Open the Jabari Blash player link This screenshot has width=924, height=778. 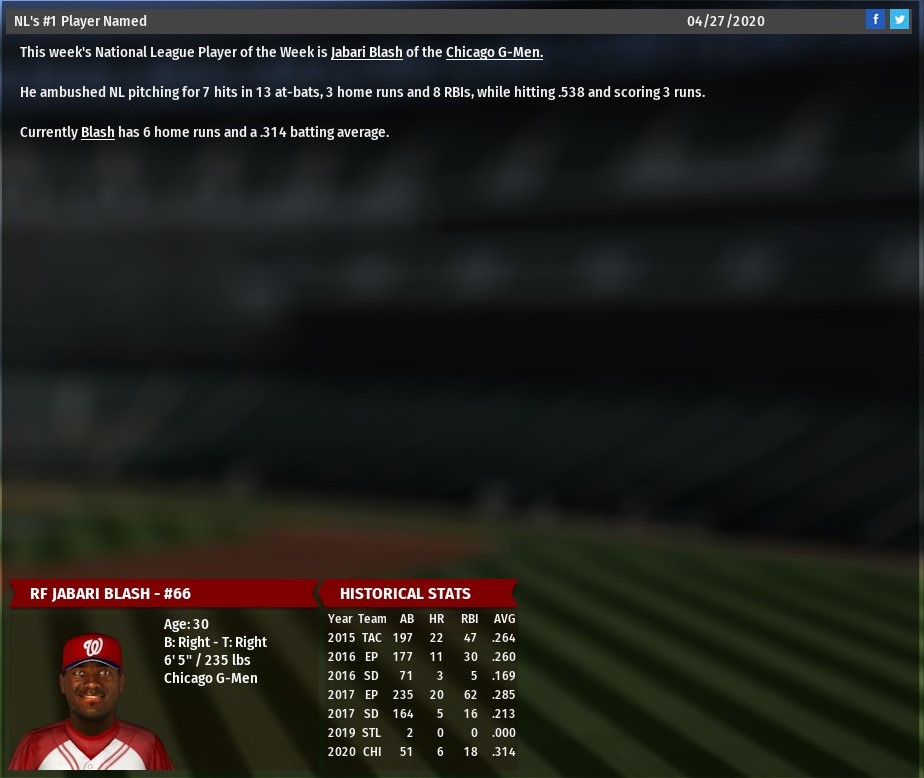(366, 52)
